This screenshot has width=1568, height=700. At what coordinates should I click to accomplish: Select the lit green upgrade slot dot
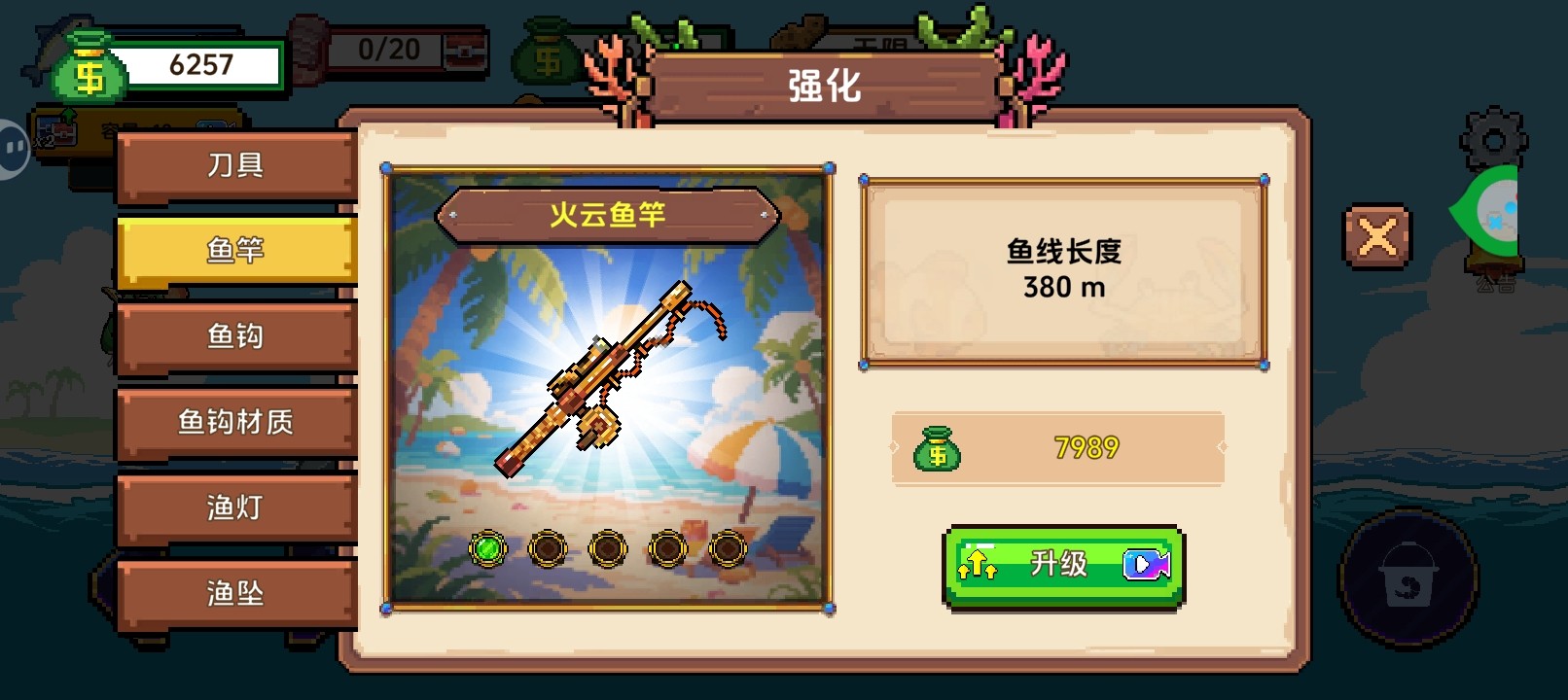click(489, 549)
